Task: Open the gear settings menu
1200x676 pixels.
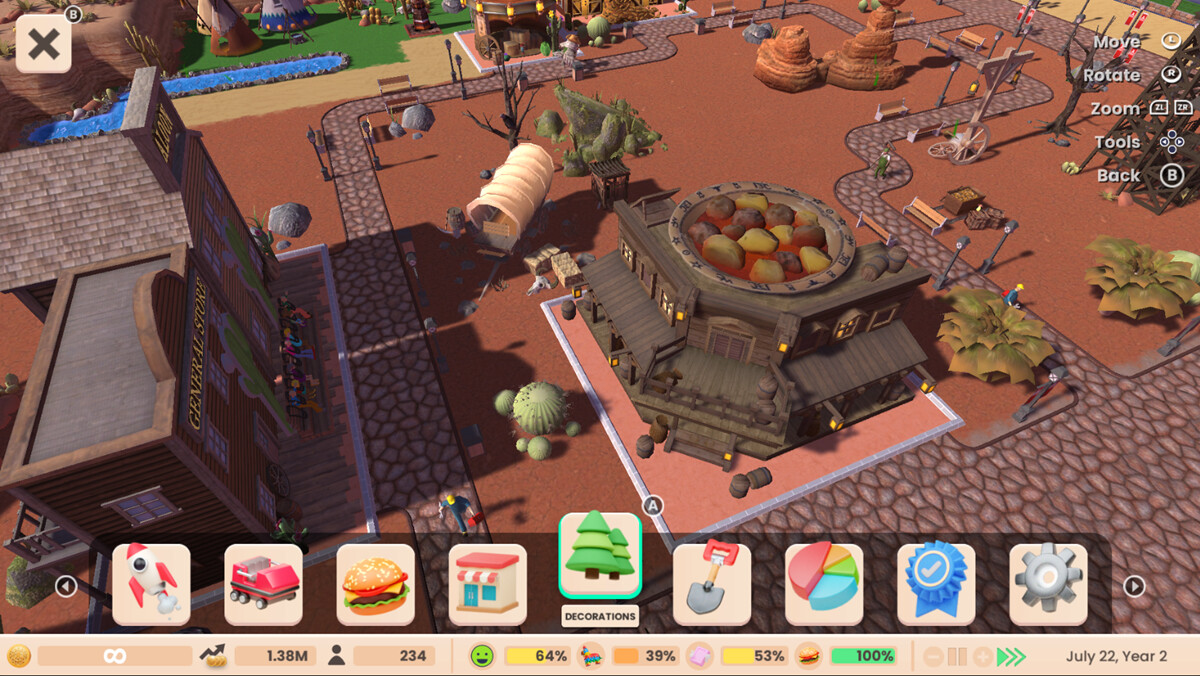Action: coord(1047,585)
